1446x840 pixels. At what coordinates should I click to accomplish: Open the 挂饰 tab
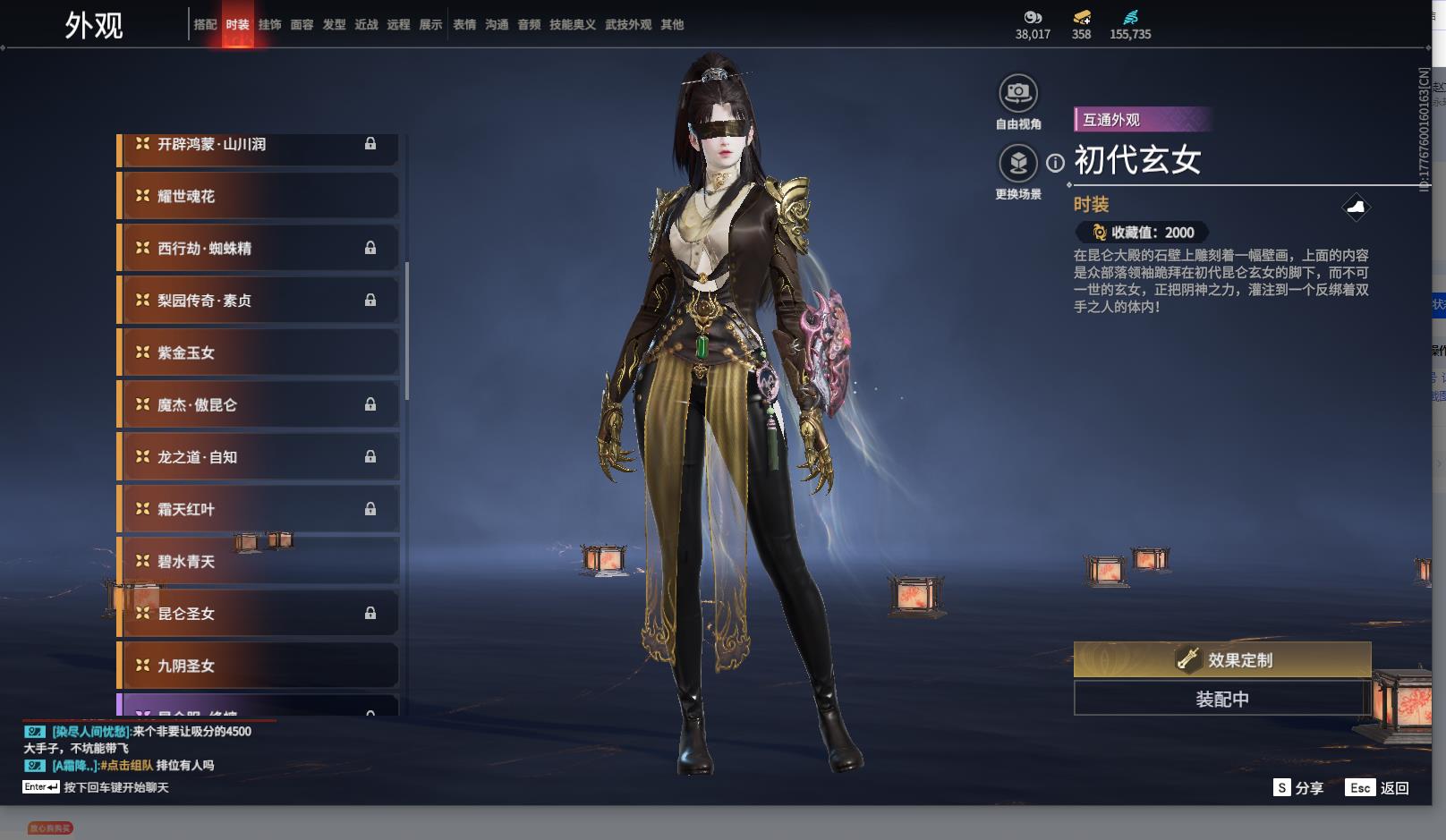(269, 24)
